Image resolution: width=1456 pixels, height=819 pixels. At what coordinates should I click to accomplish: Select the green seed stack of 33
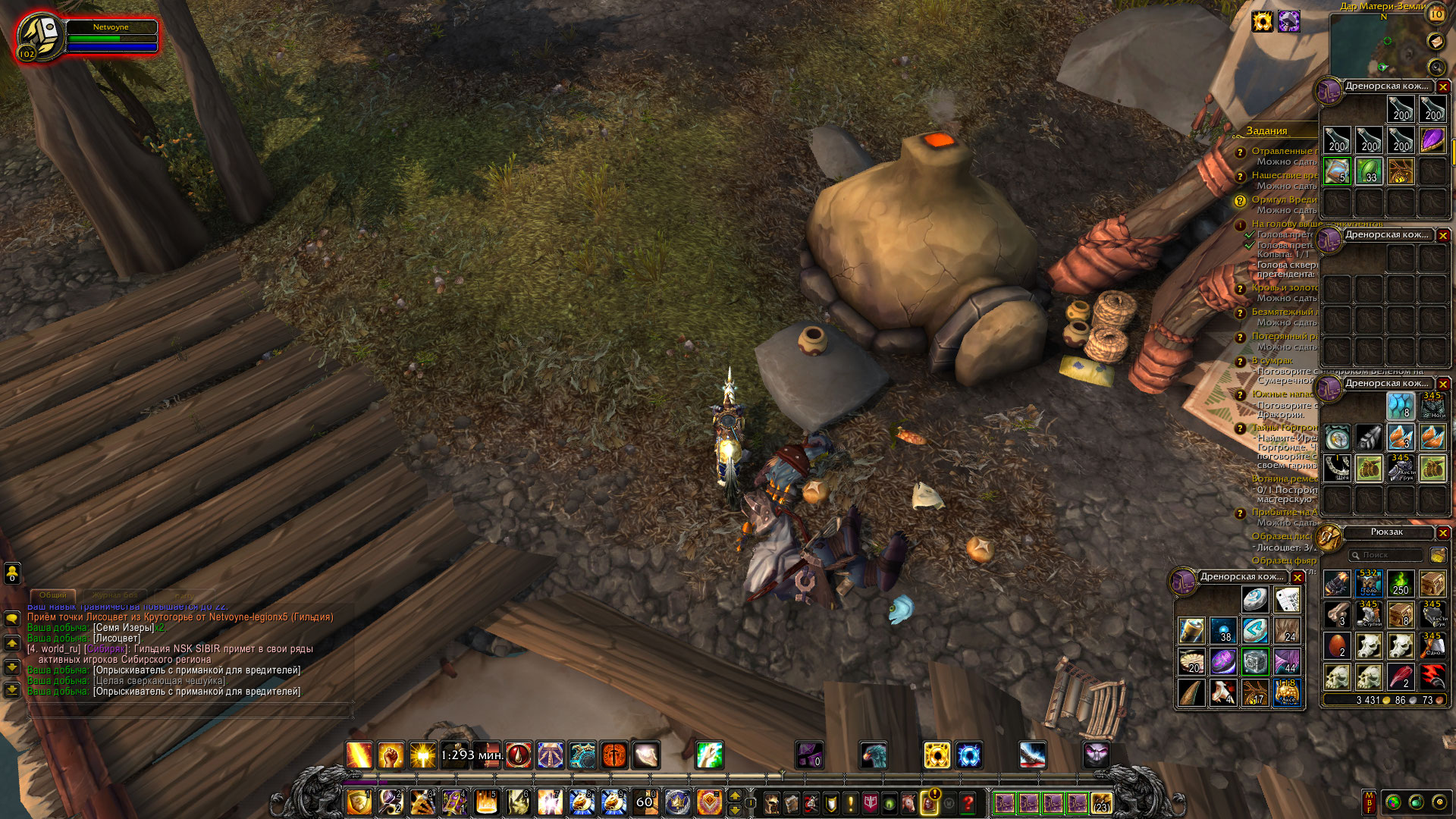click(x=1369, y=171)
